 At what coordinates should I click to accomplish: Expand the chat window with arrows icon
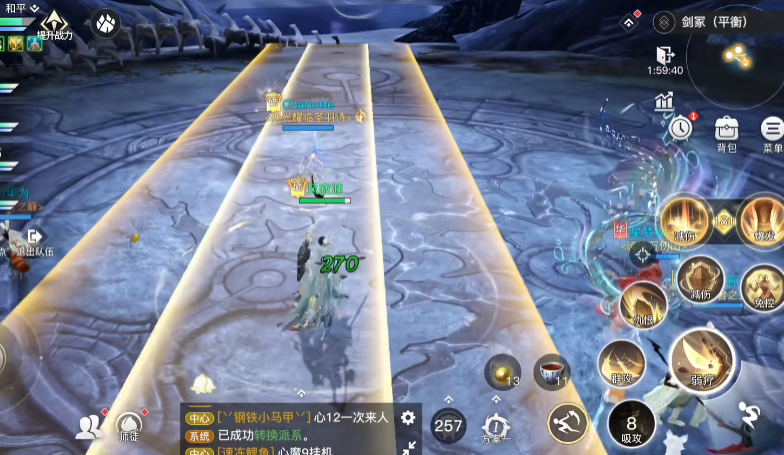(x=408, y=446)
